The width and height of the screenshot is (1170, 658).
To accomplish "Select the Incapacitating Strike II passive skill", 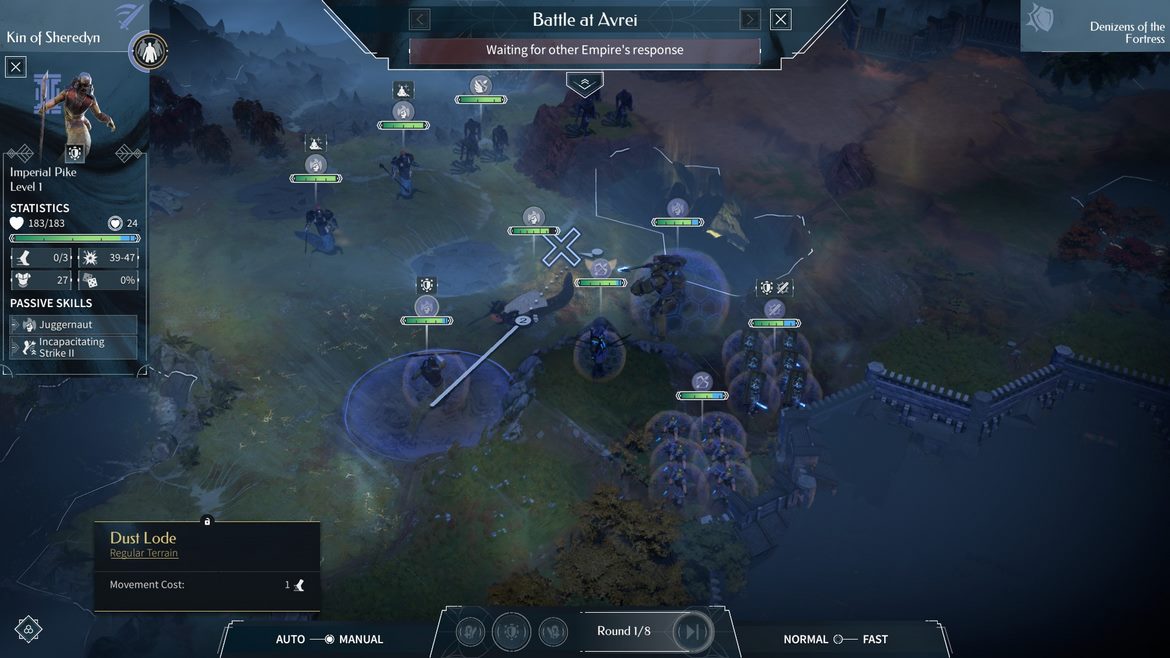I will [x=74, y=347].
